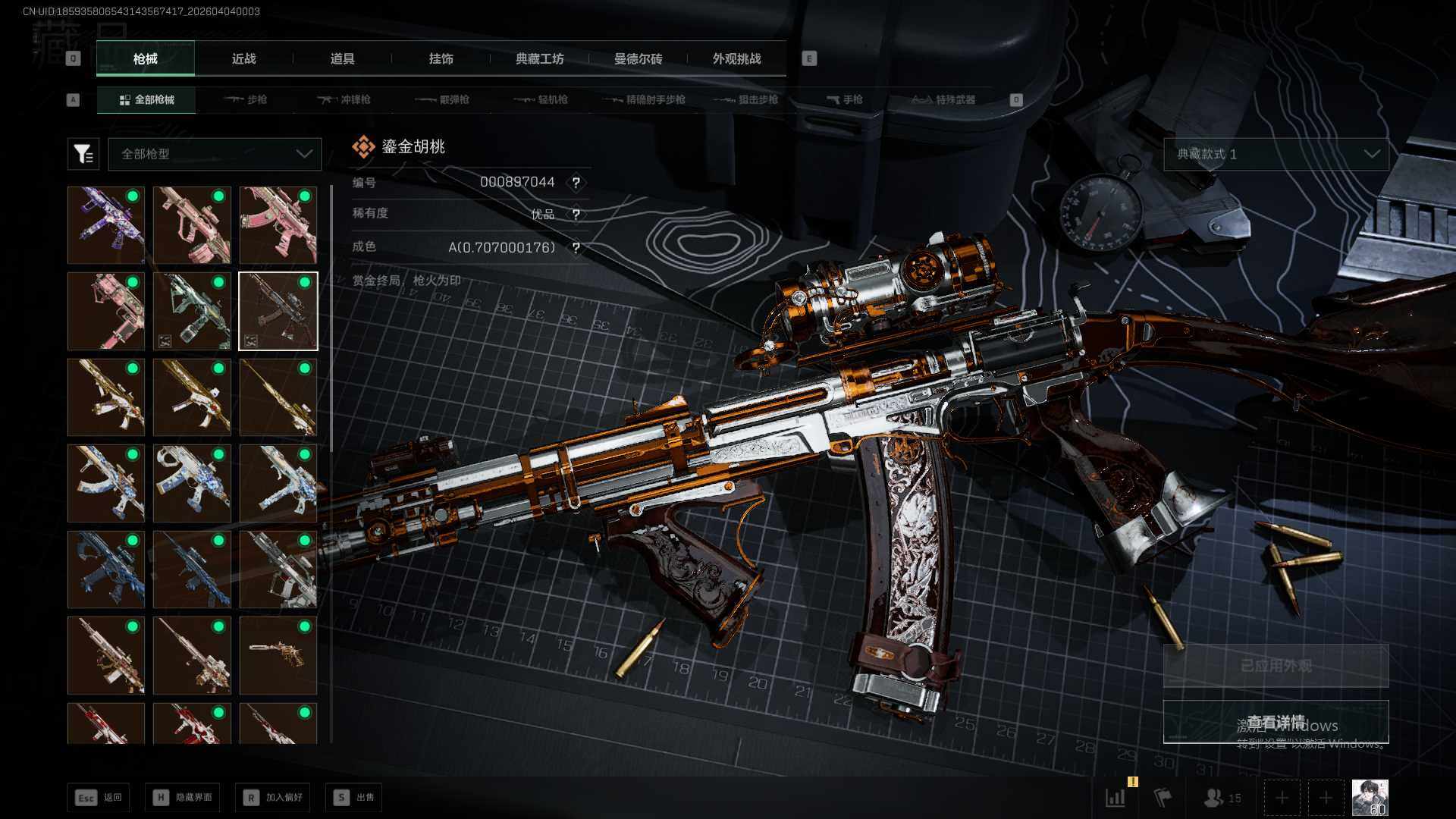The width and height of the screenshot is (1456, 819).
Task: Click the 查看详情 view details button
Action: [x=1276, y=722]
